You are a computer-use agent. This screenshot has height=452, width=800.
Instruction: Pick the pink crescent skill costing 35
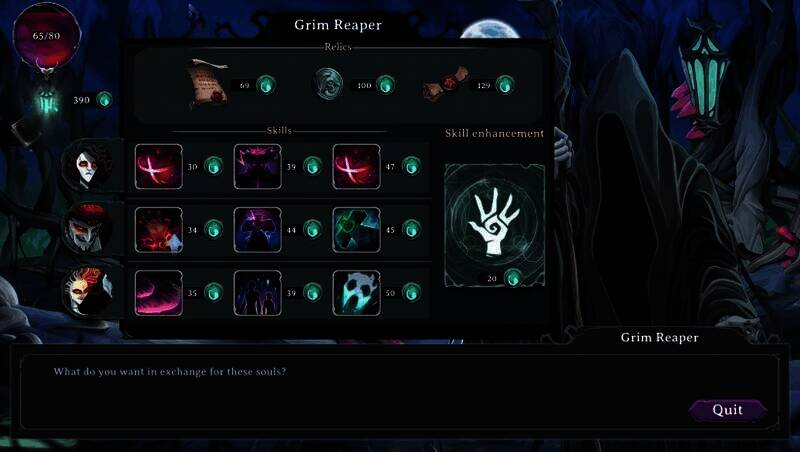tap(159, 292)
